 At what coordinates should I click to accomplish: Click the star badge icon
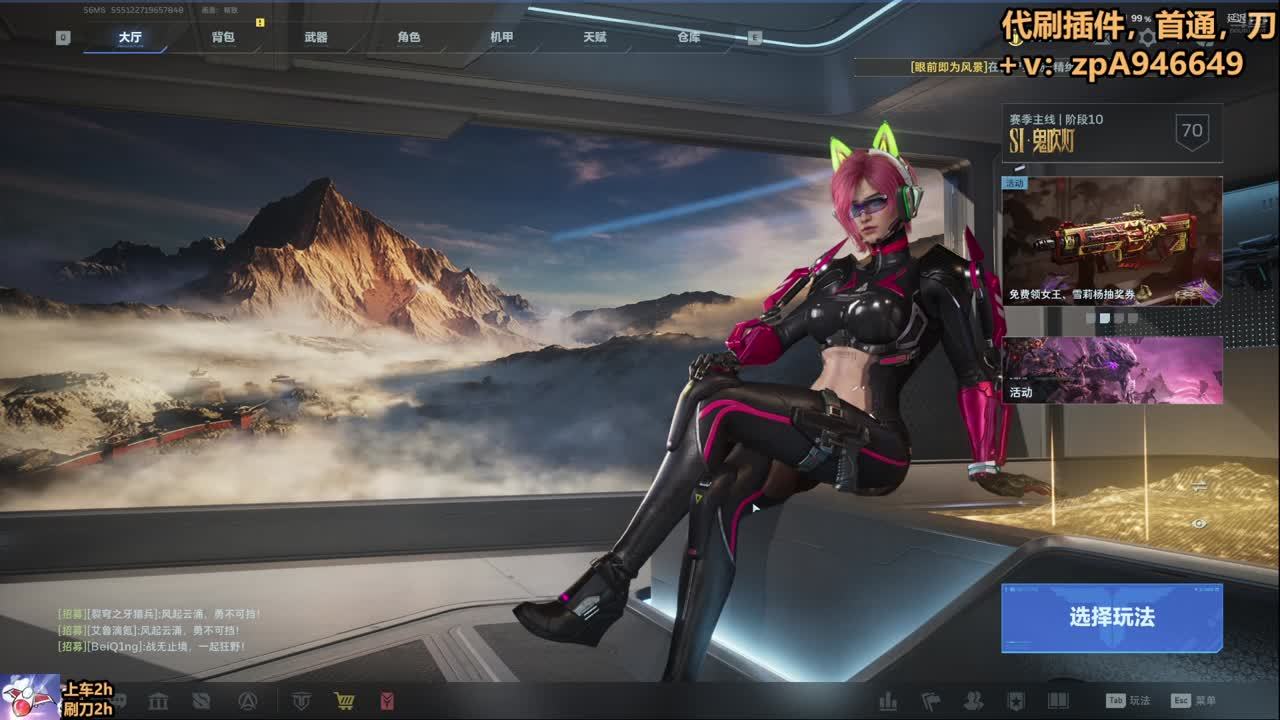click(x=1015, y=701)
